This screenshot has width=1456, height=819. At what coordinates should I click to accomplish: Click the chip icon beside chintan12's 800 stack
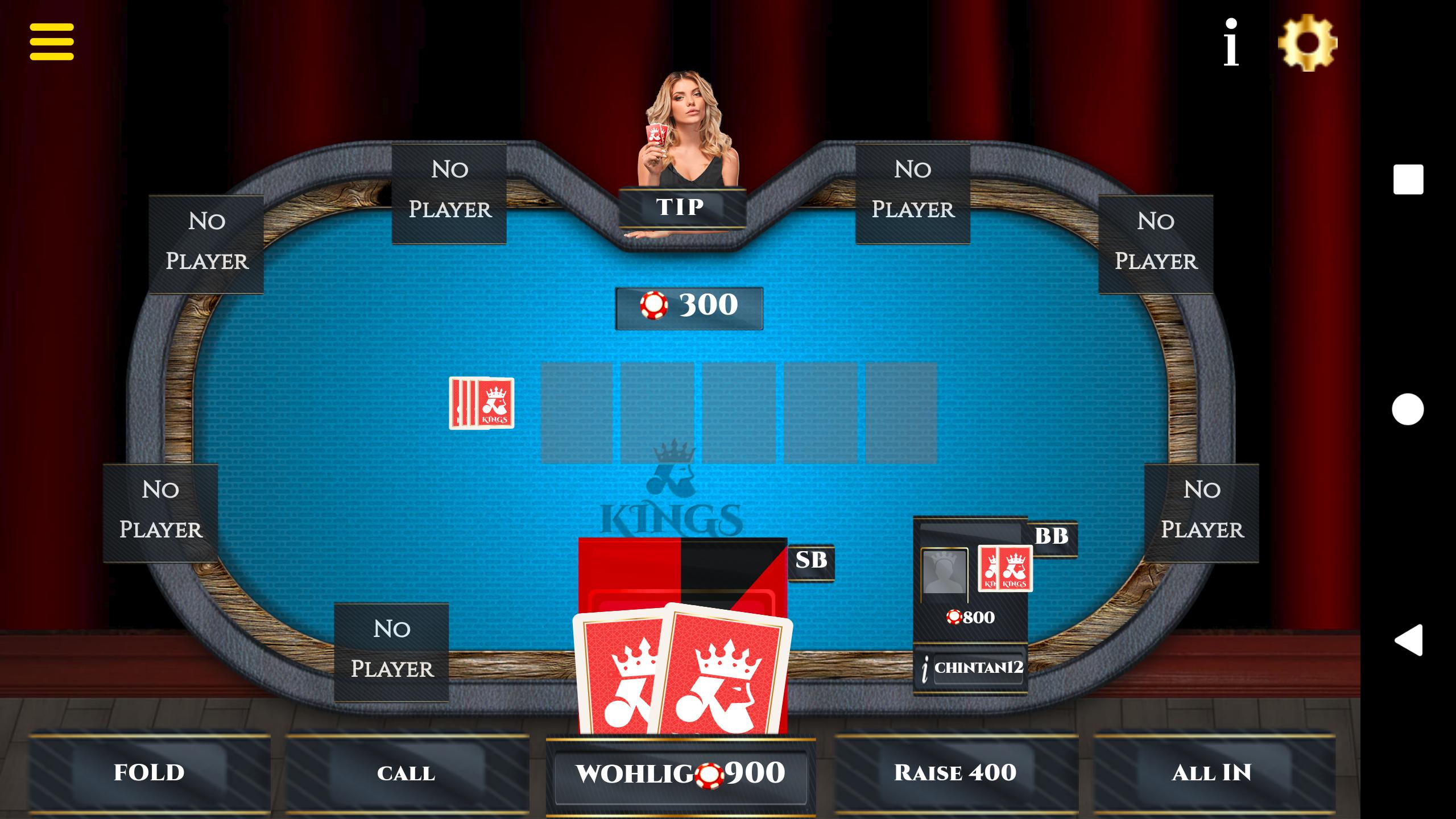pos(955,616)
